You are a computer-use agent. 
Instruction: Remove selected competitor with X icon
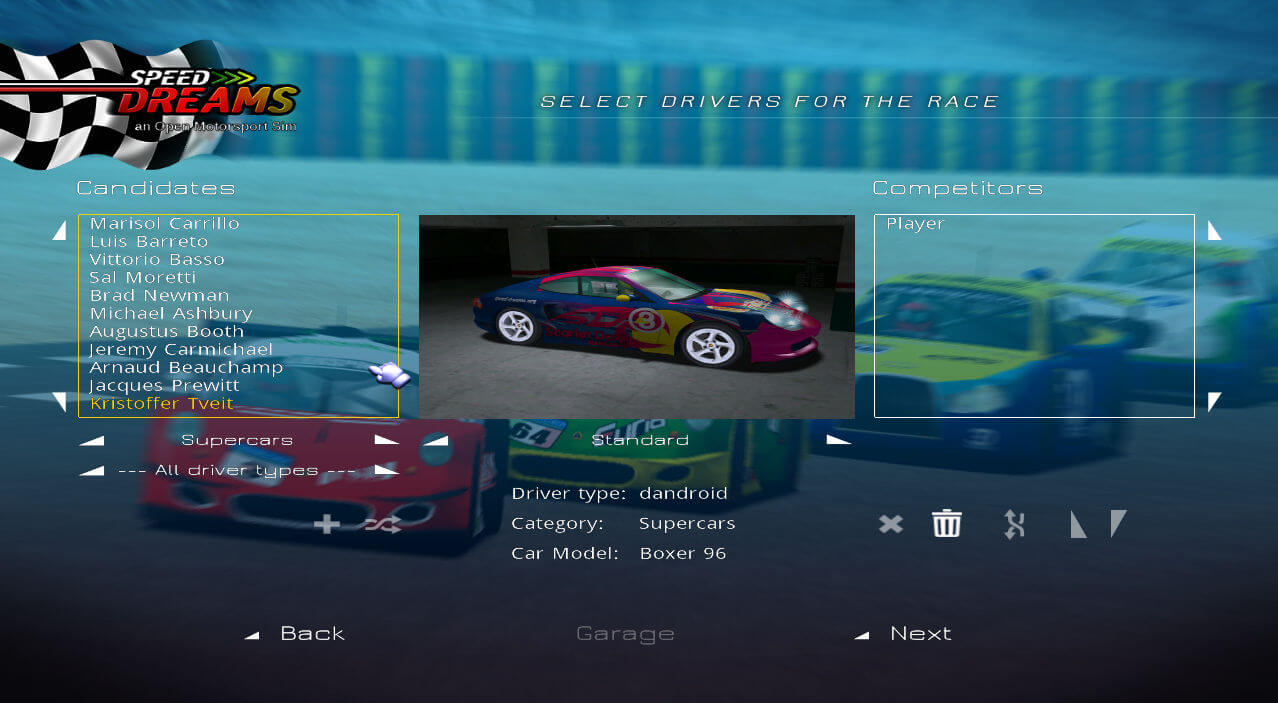(890, 524)
